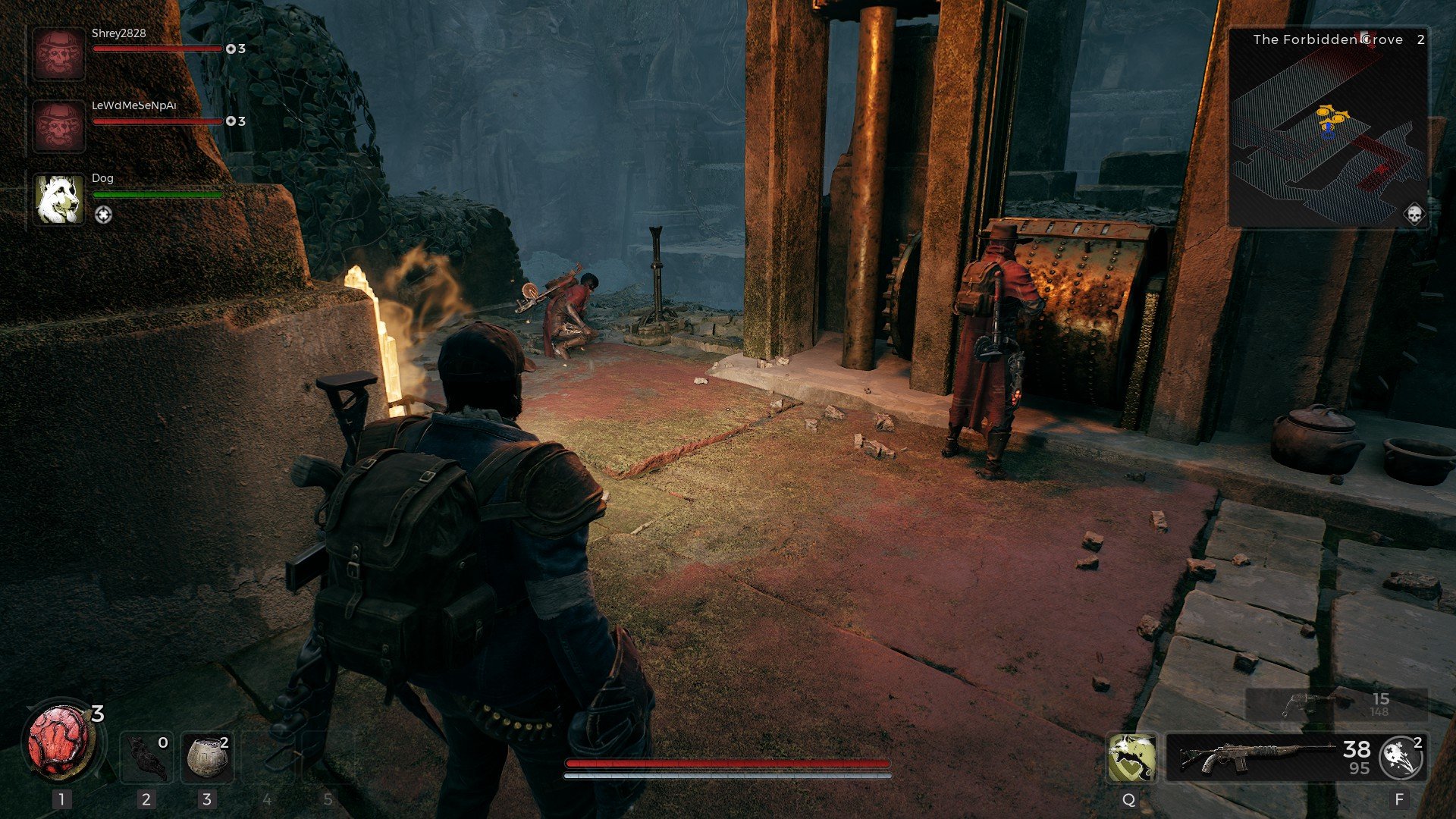This screenshot has width=1456, height=819.
Task: Activate the weapon mod ability icon
Action: tap(1401, 757)
